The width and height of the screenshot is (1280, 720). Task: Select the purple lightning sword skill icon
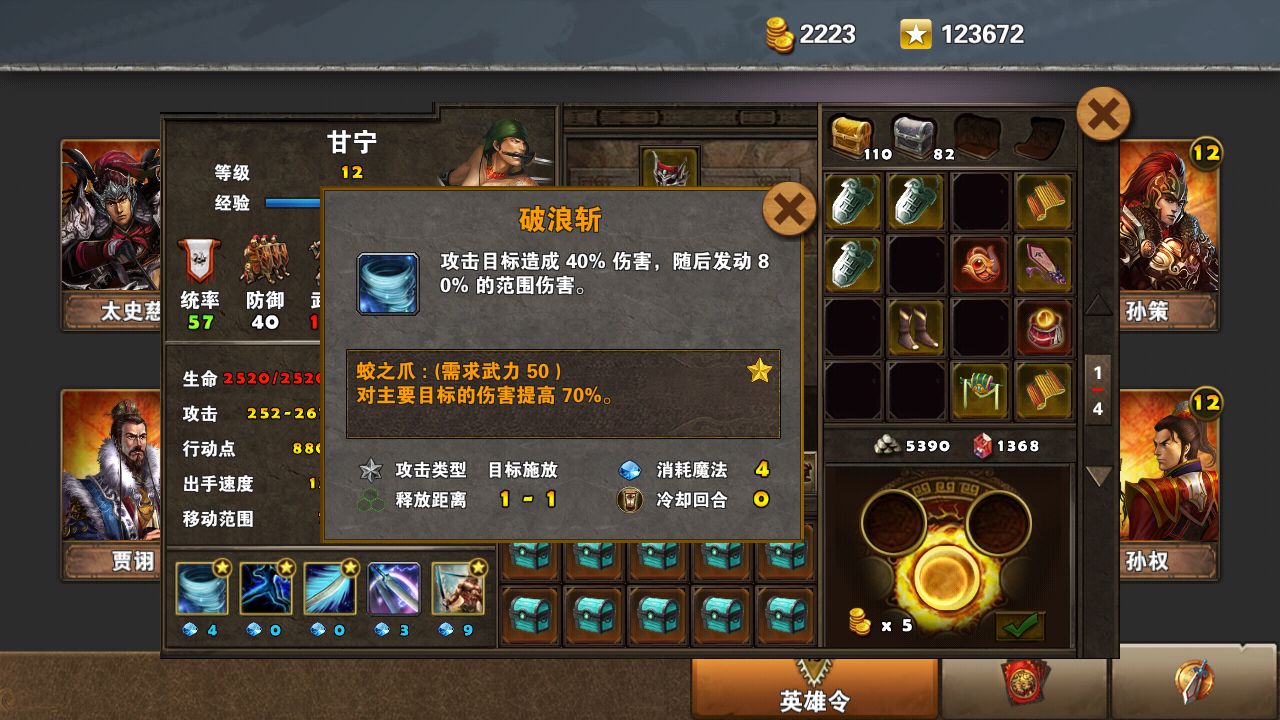coord(394,588)
